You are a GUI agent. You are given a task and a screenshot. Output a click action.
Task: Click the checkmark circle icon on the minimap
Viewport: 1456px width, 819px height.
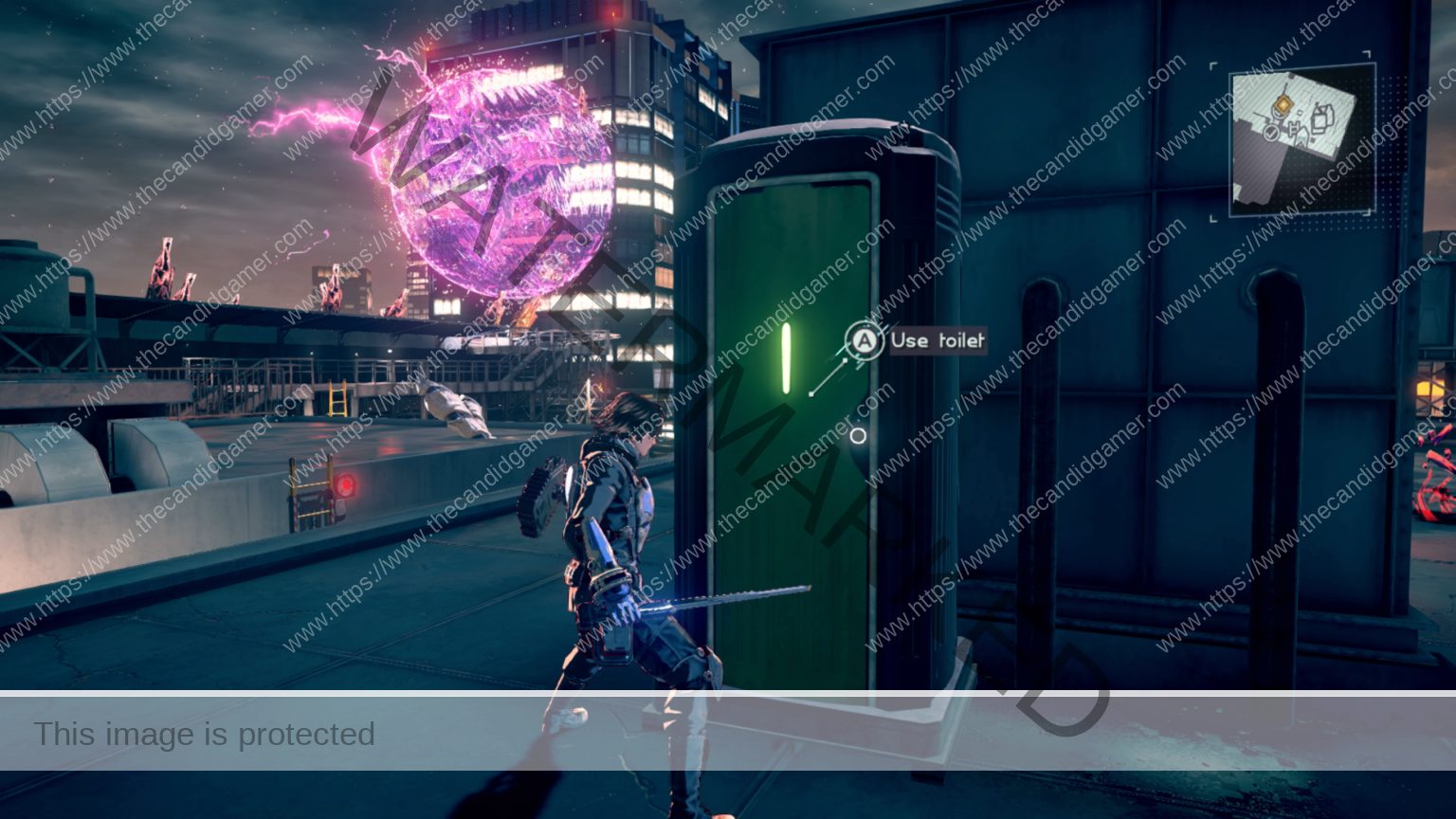pos(1271,133)
